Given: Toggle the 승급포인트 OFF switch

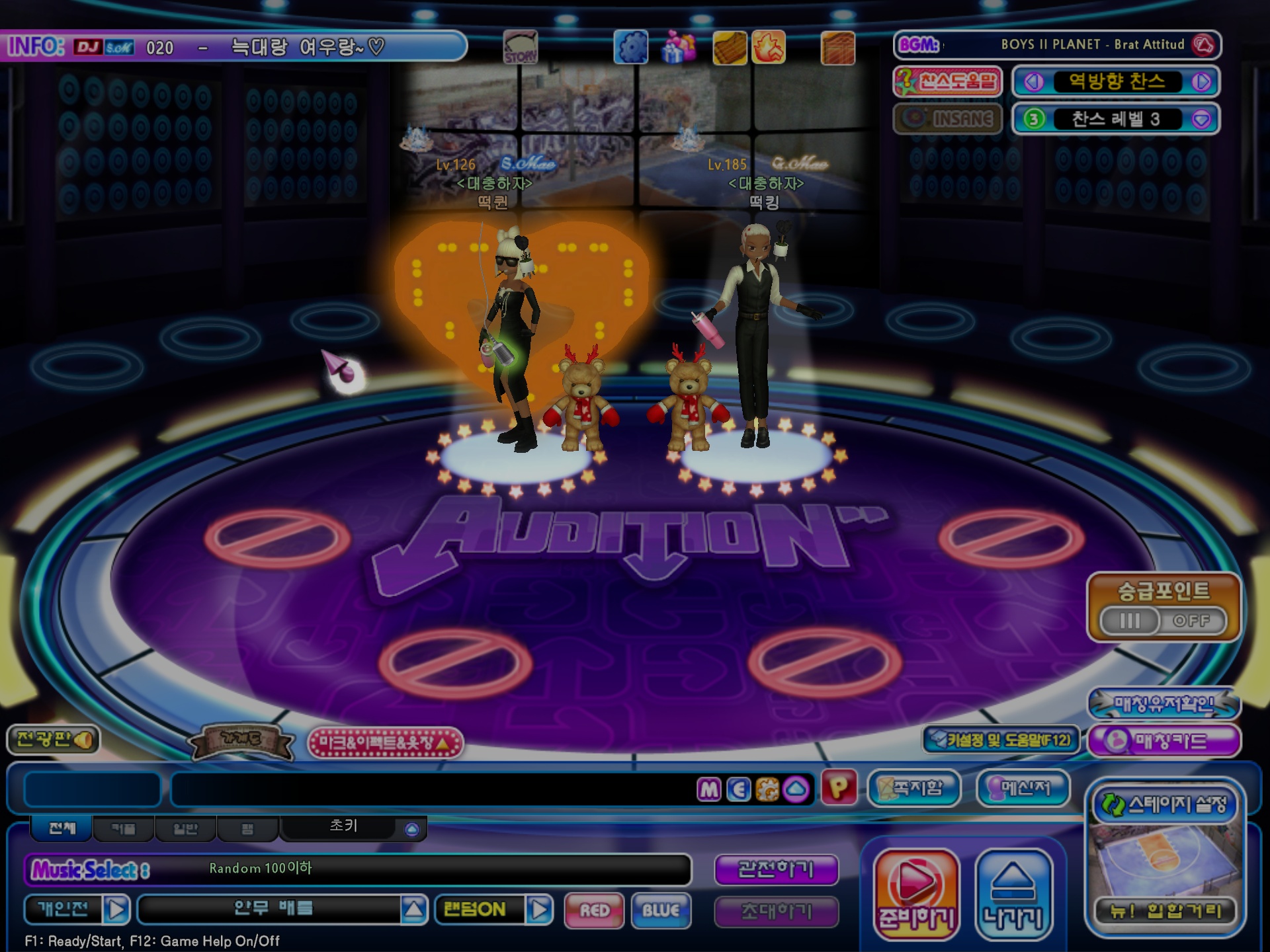Looking at the screenshot, I should (x=1163, y=621).
